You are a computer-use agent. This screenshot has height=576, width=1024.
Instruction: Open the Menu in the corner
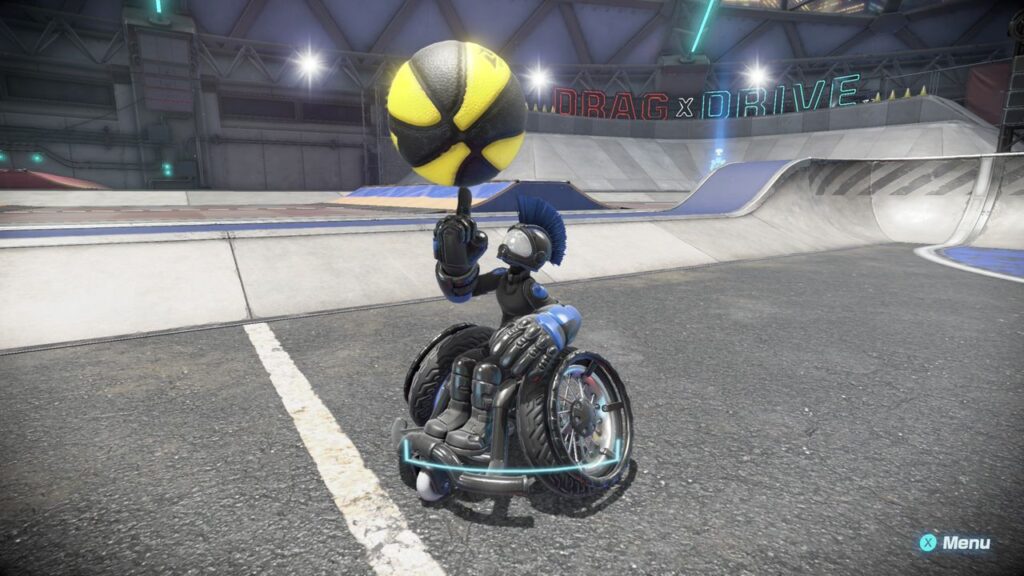tap(955, 543)
